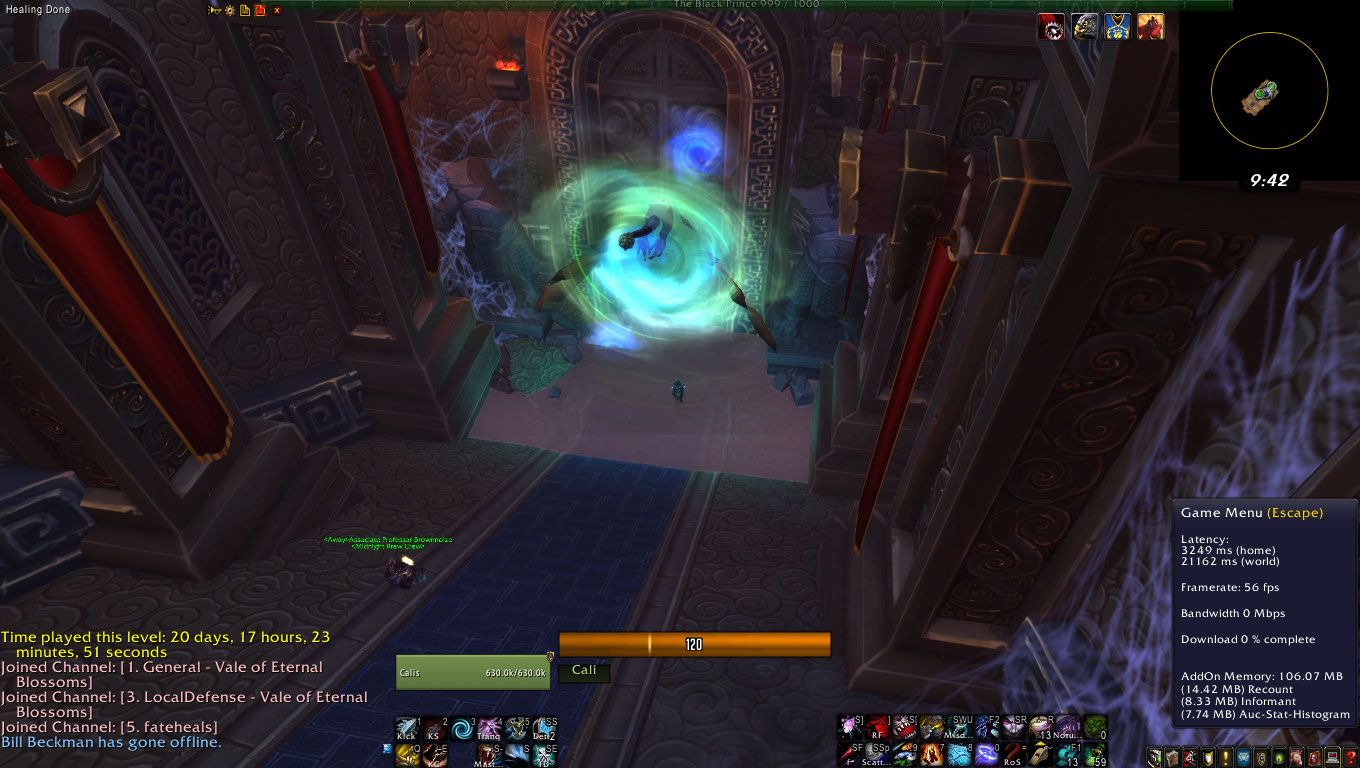Use the KC ability bound to E
Screen dimensions: 1360x768
434,755
